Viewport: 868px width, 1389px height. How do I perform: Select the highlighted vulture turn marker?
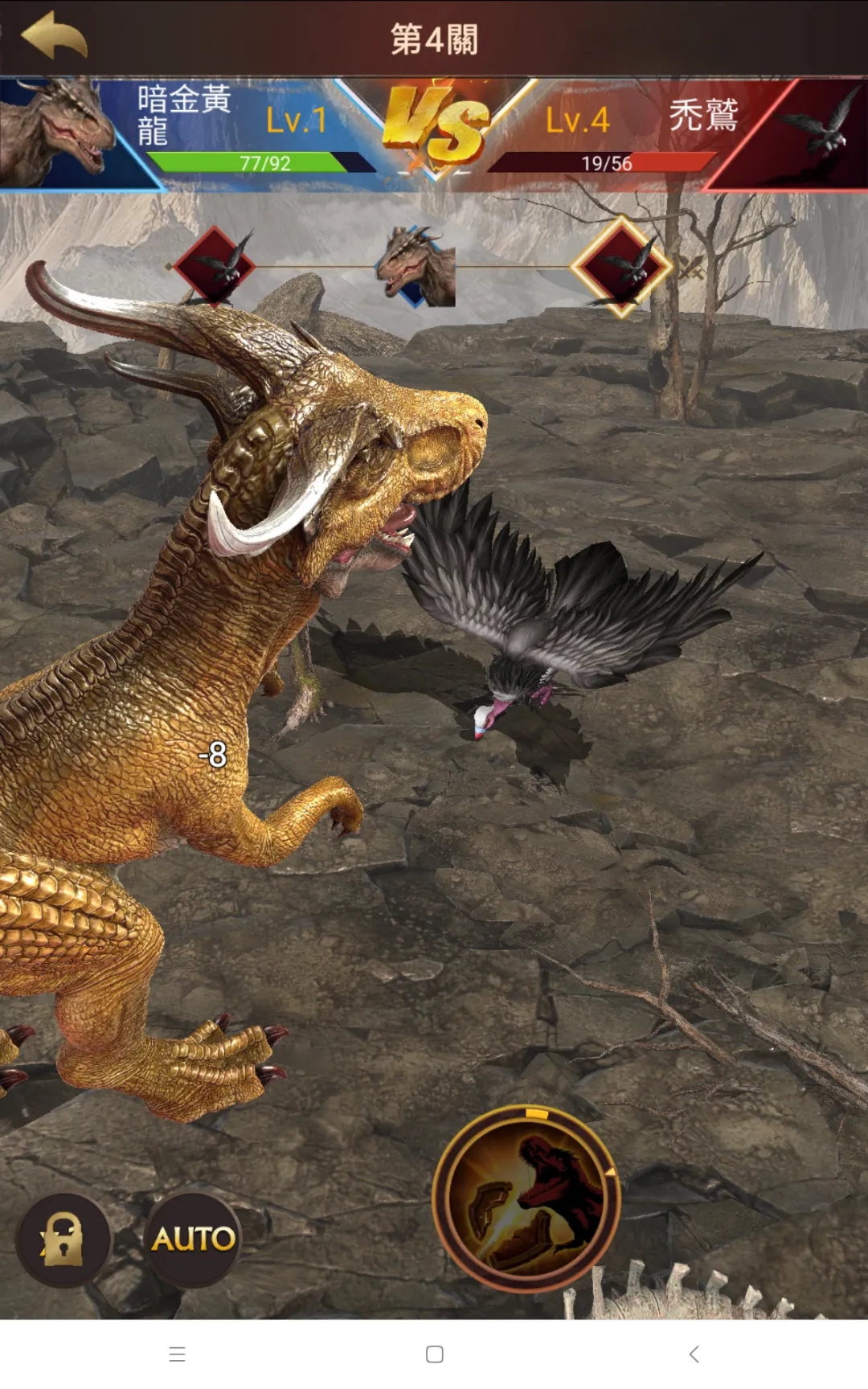pyautogui.click(x=621, y=267)
